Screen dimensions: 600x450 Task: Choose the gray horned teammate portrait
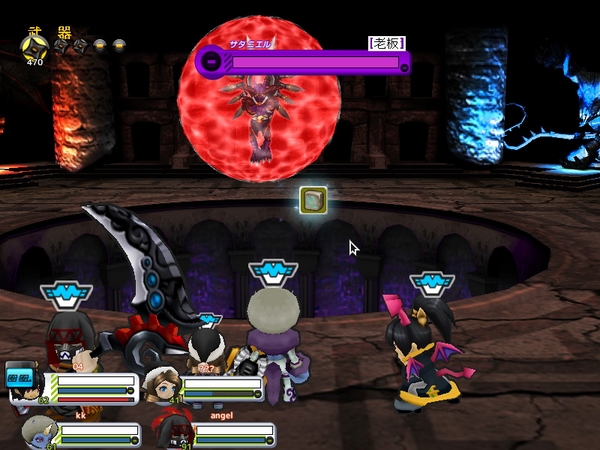pos(37,433)
